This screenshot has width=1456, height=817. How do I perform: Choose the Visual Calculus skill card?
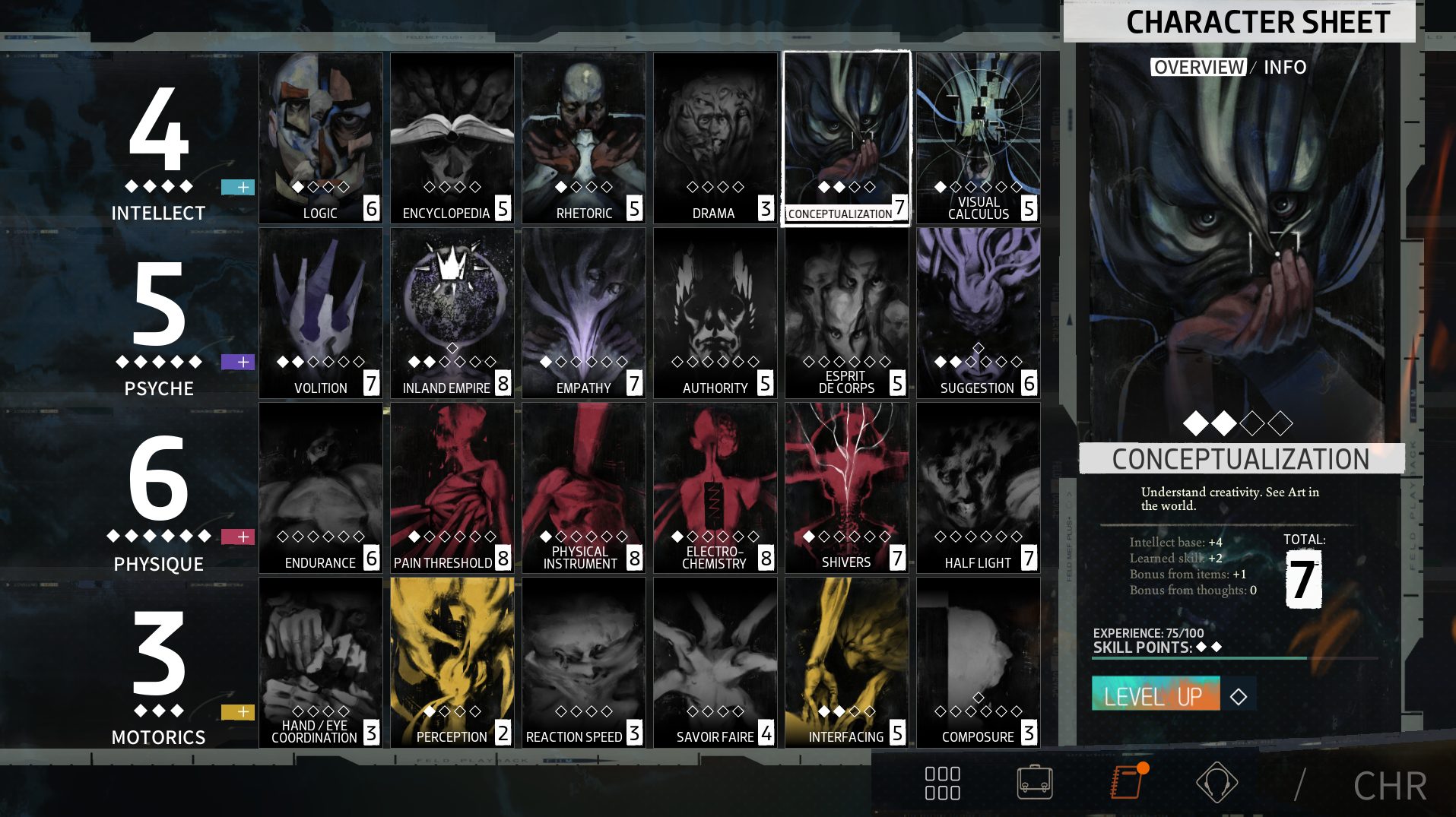click(978, 138)
